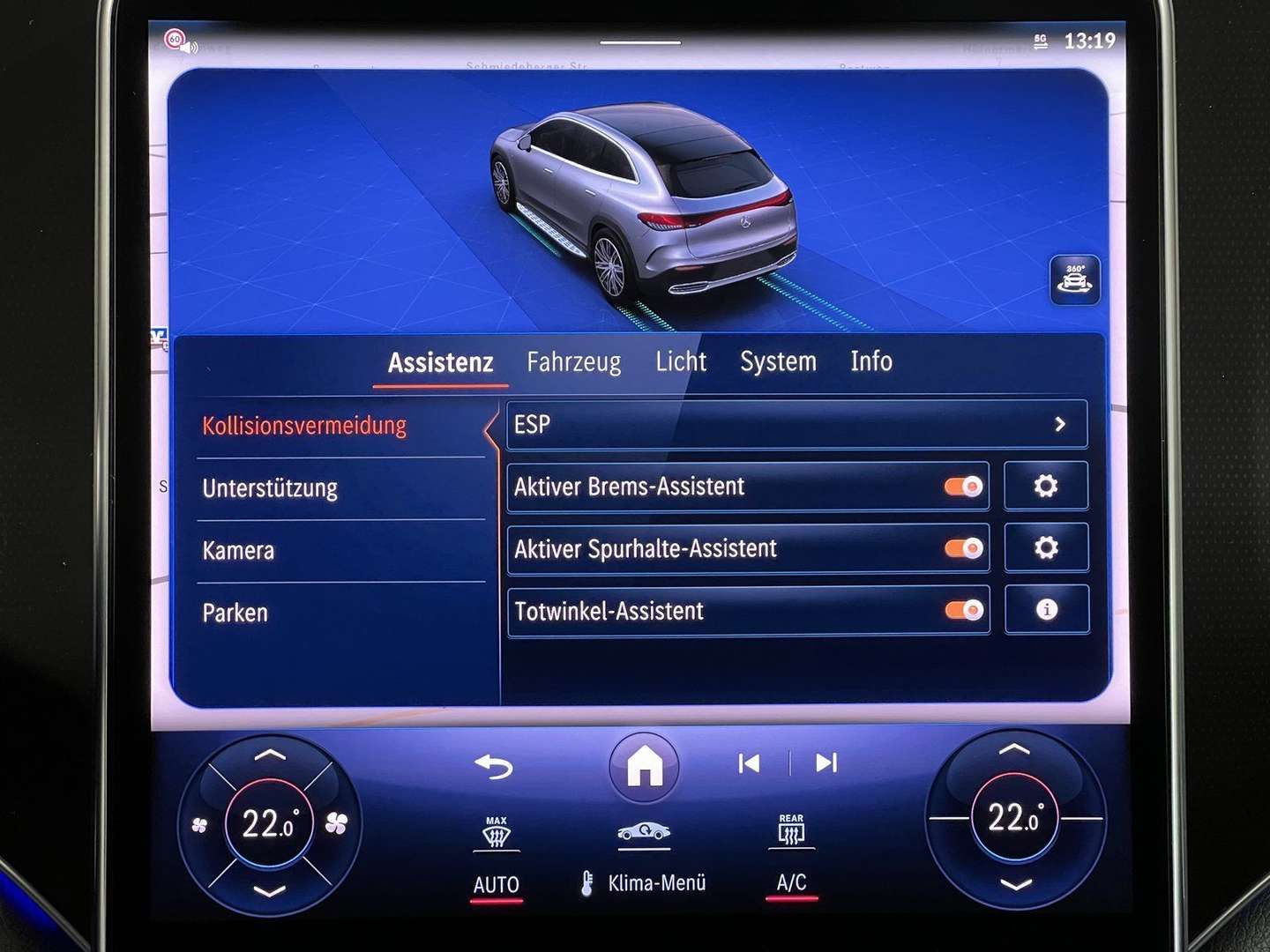Increase the left seat temperature above 22.0°

[x=272, y=755]
